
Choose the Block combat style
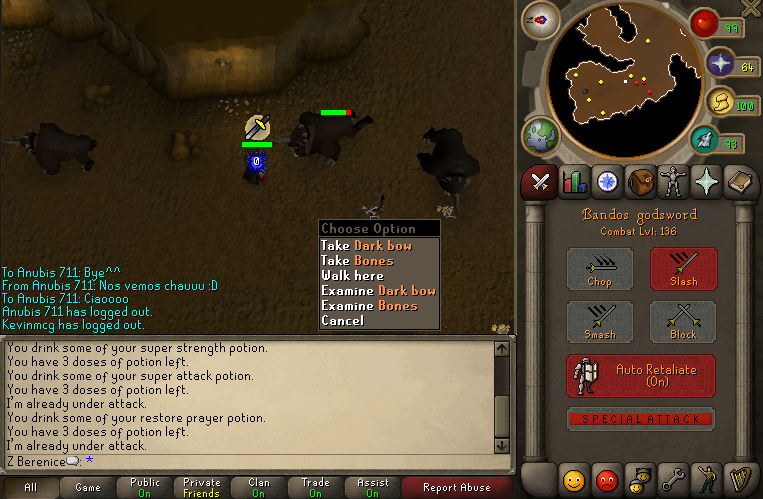[x=683, y=322]
